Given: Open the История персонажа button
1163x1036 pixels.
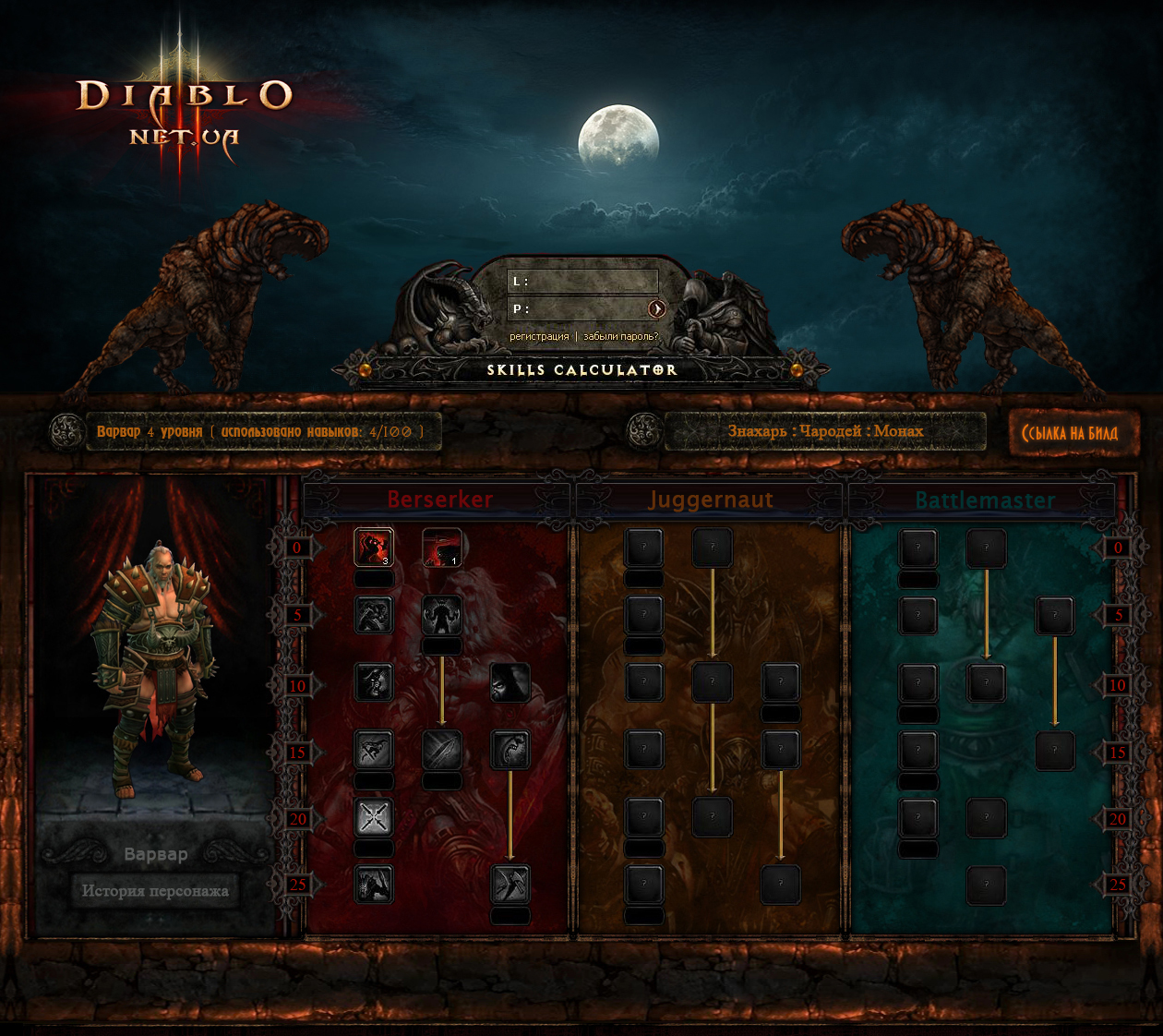Looking at the screenshot, I should 155,891.
